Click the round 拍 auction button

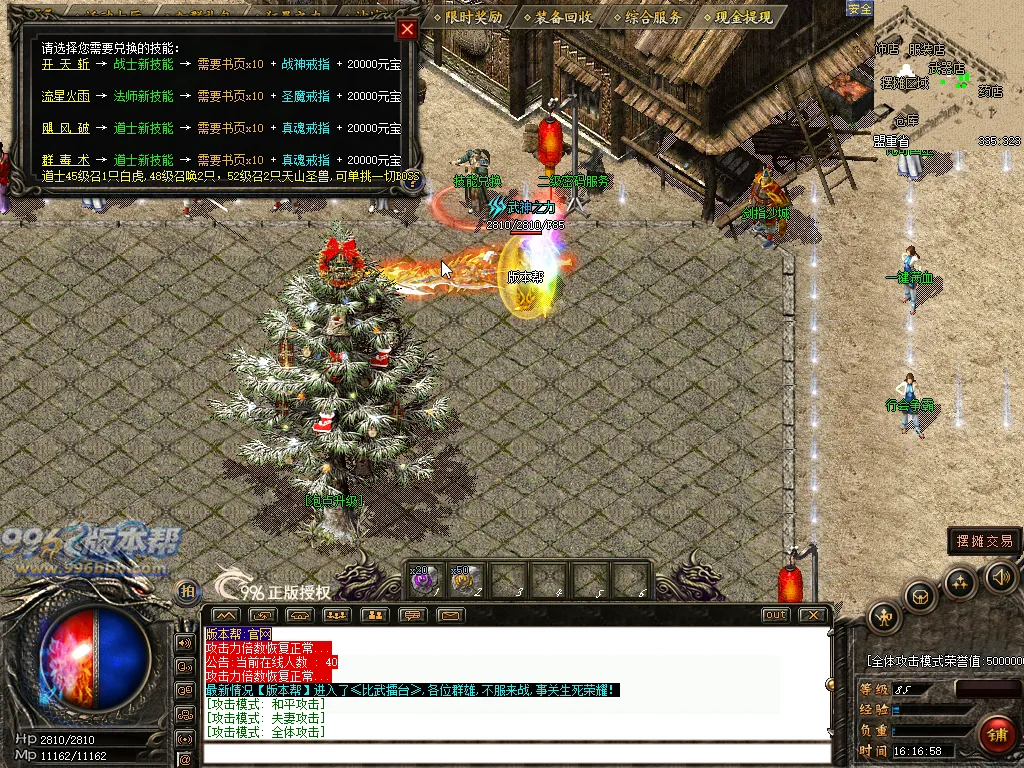[186, 591]
